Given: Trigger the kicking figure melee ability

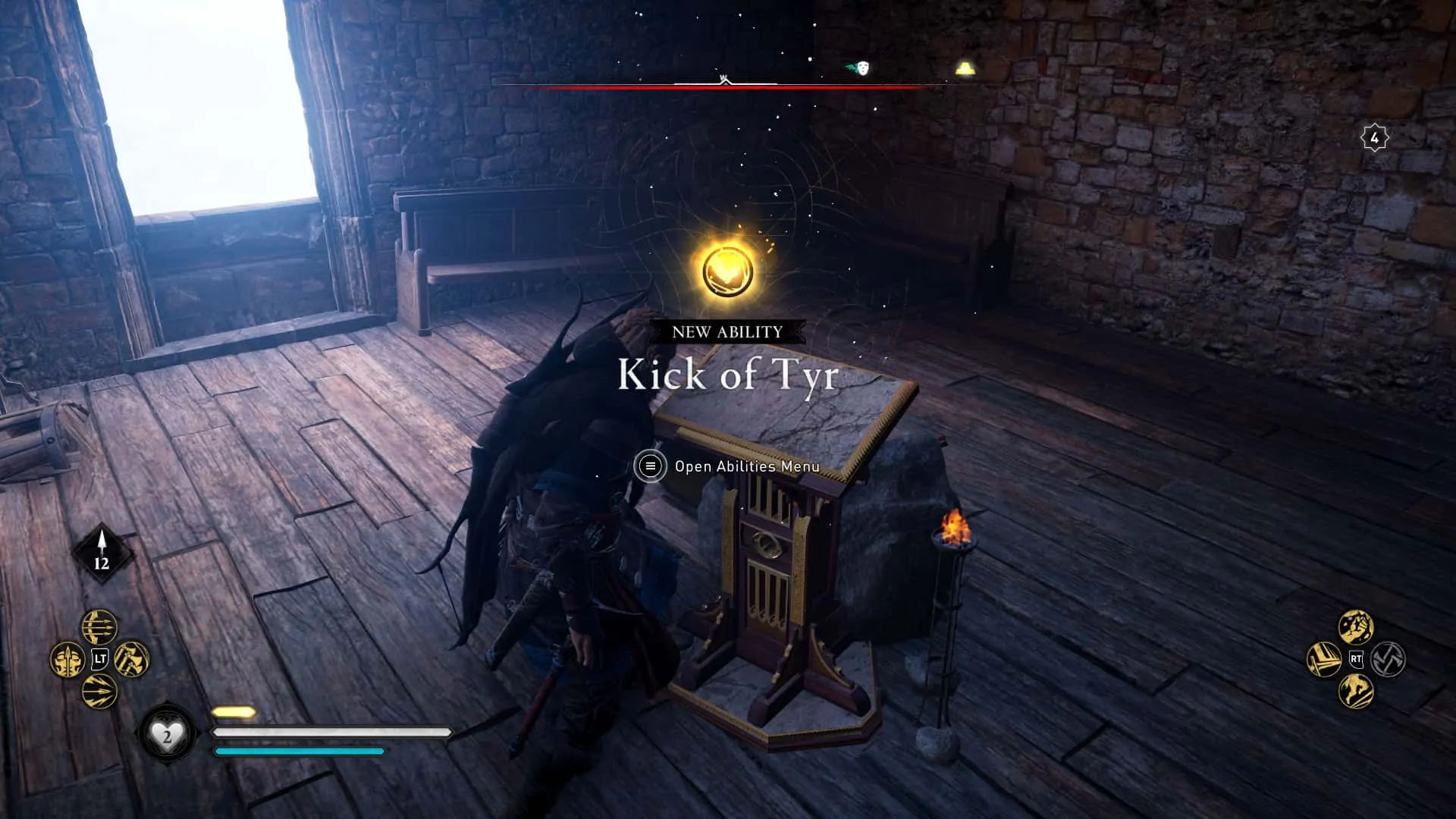Looking at the screenshot, I should [1356, 691].
